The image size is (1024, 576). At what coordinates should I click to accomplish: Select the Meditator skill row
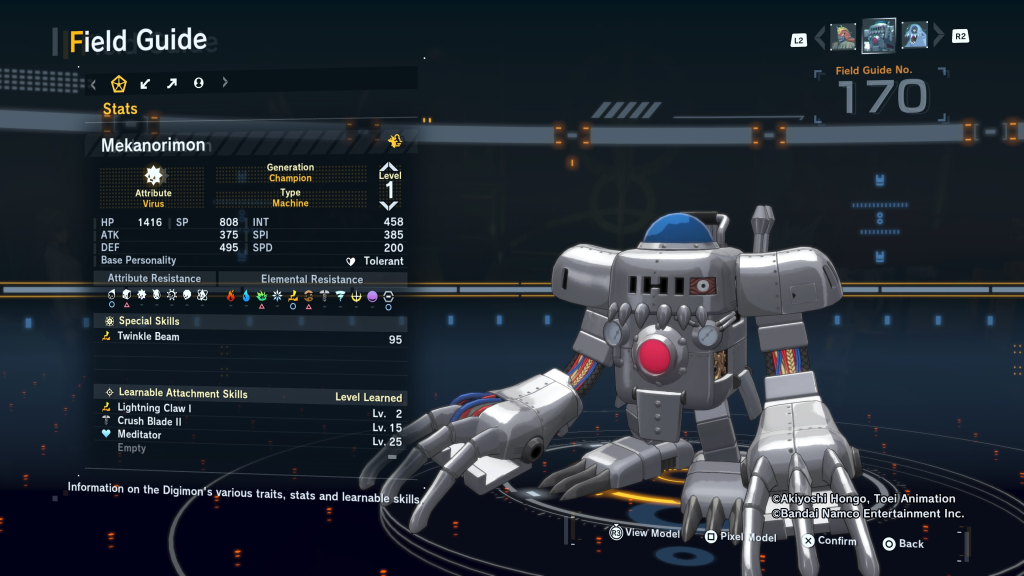coord(252,435)
